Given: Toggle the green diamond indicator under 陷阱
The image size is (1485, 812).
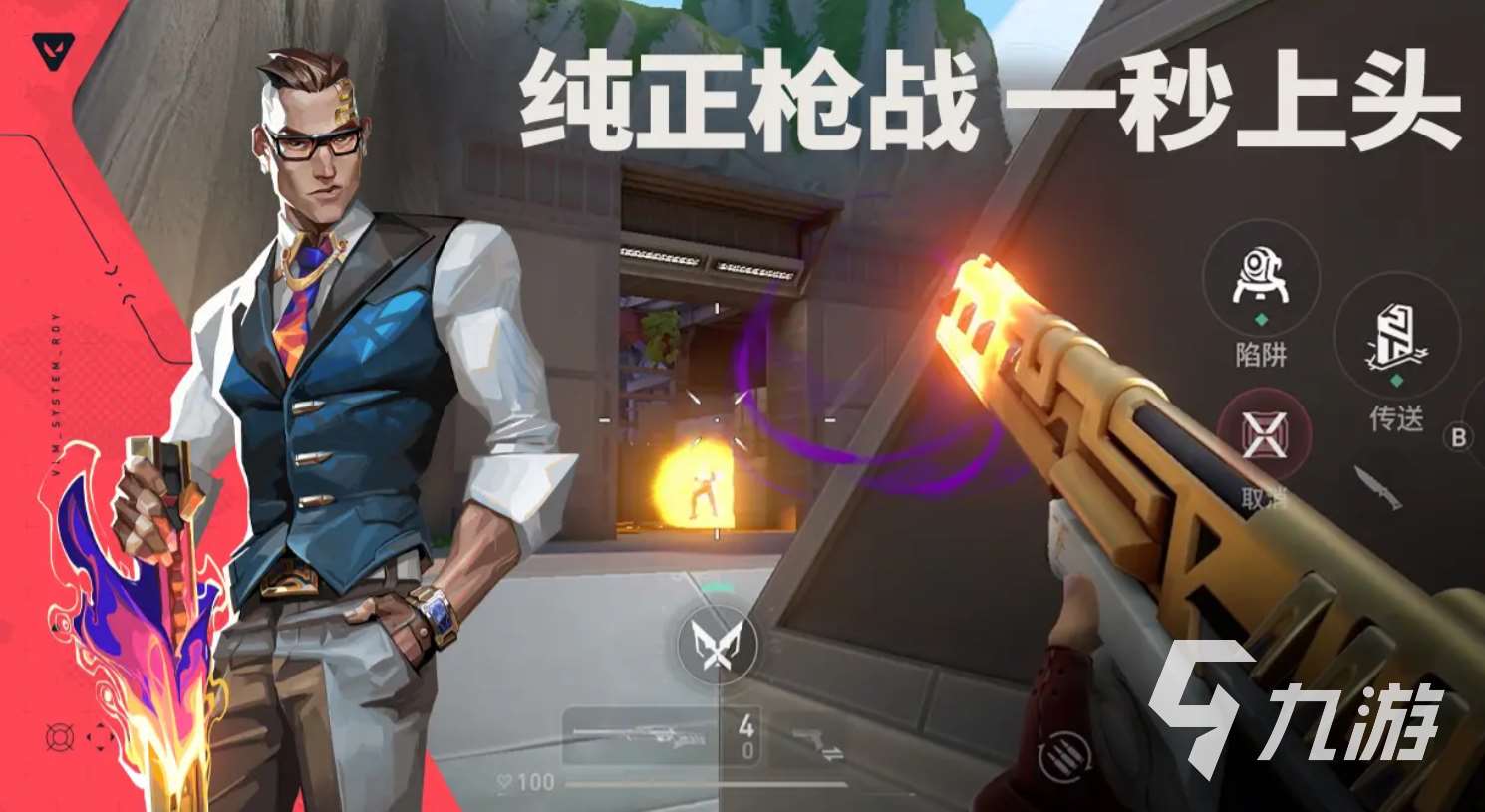Looking at the screenshot, I should (1262, 320).
